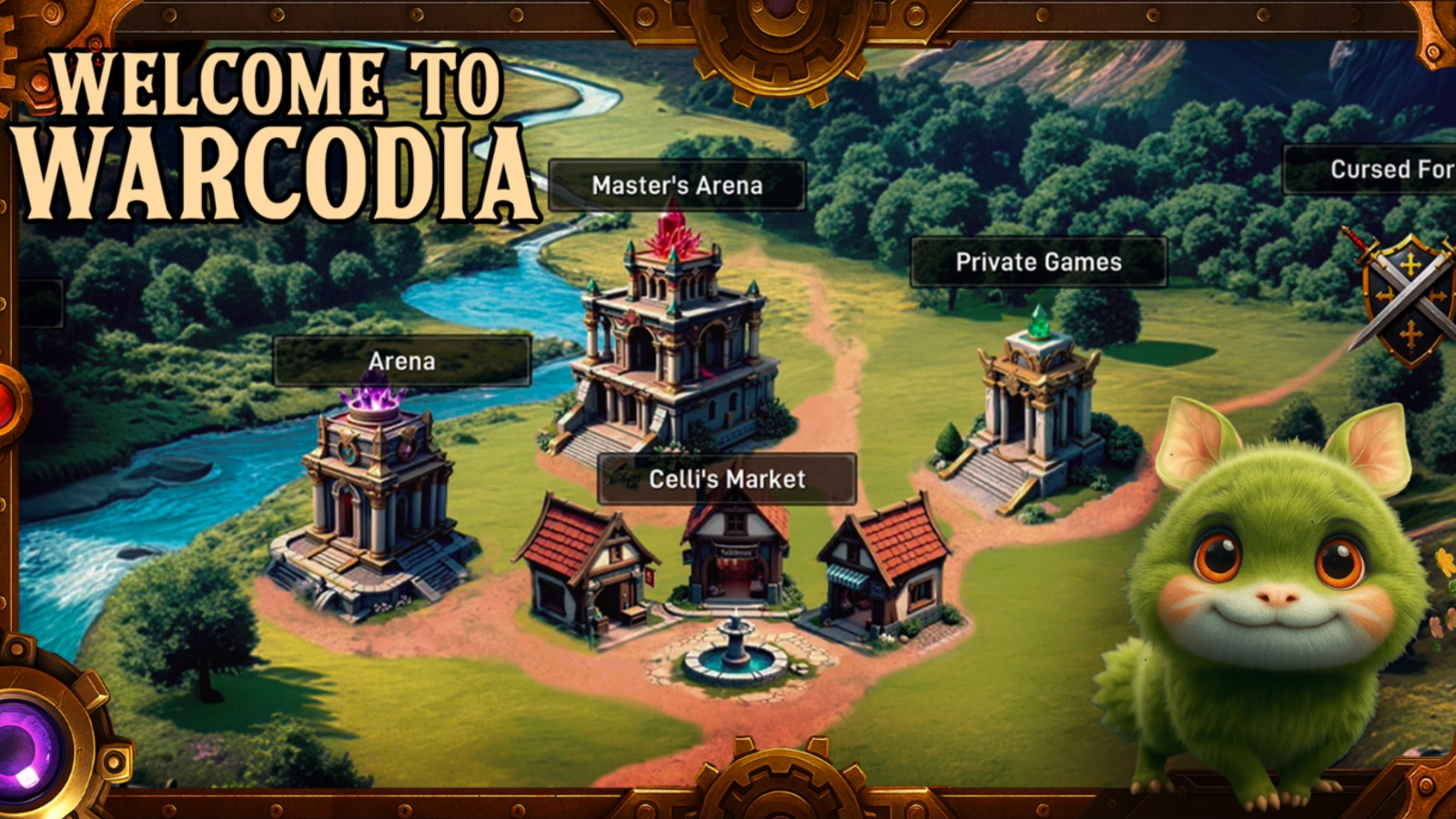Select the green crystal on Private Games monument
The height and width of the screenshot is (819, 1456).
[1038, 322]
